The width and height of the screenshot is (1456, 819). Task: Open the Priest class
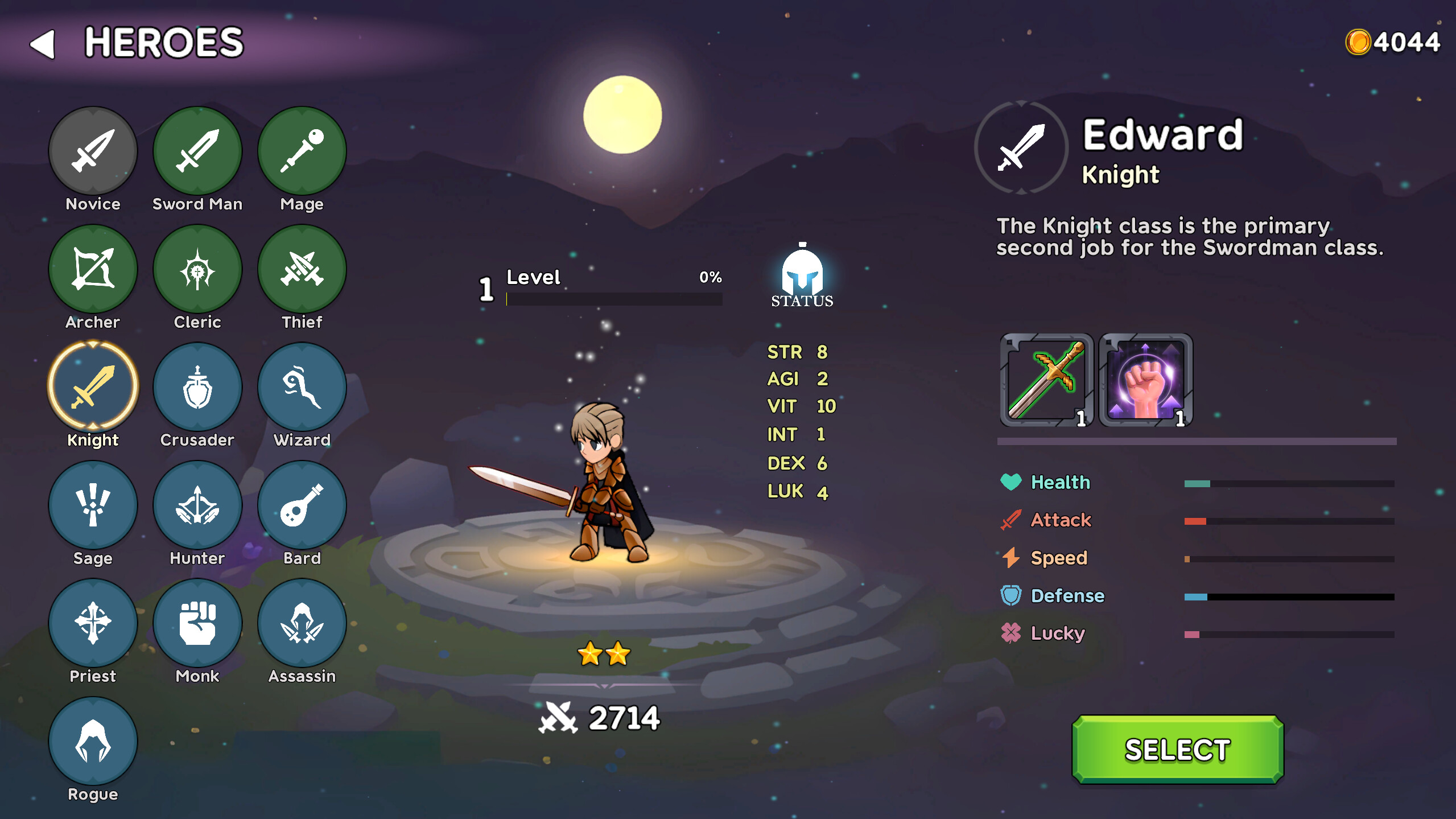click(x=93, y=623)
